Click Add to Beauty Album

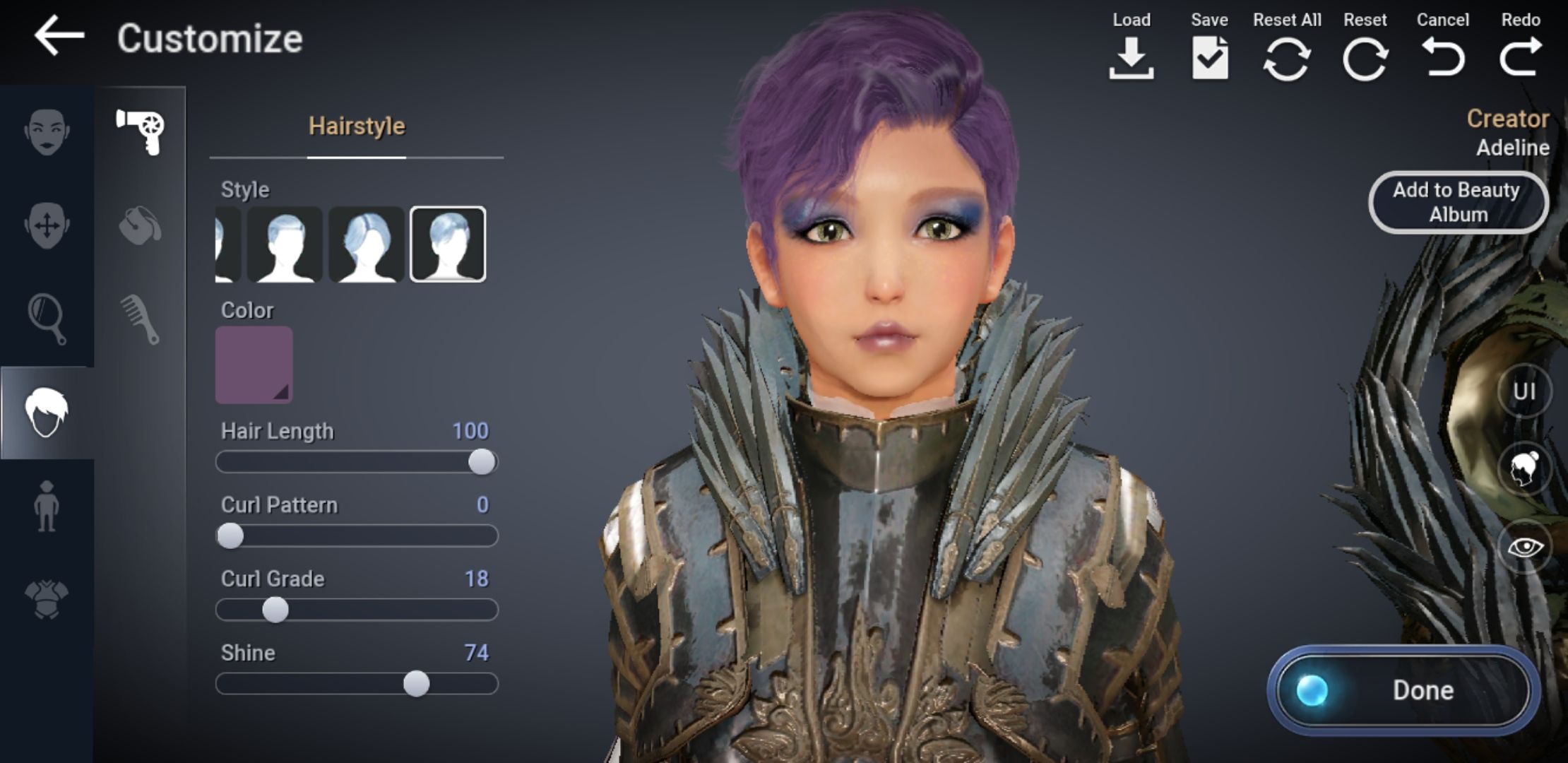point(1457,202)
